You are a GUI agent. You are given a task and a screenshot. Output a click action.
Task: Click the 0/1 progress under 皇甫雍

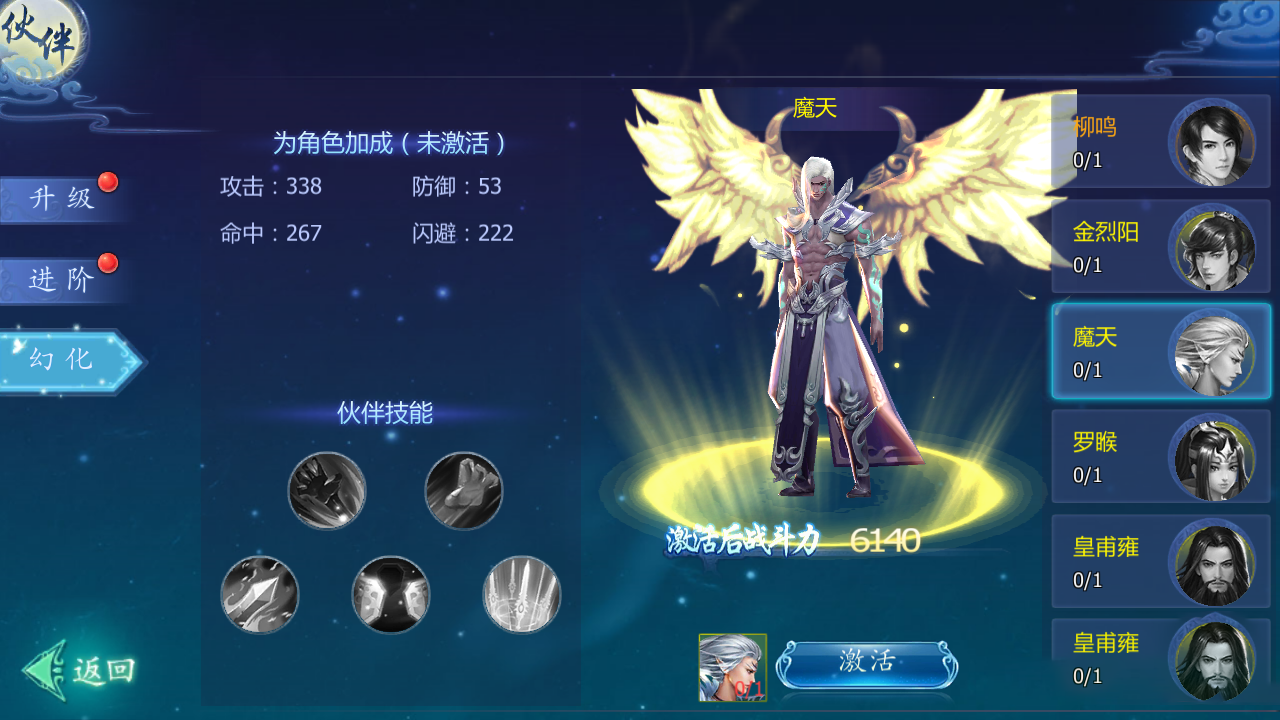(1087, 580)
